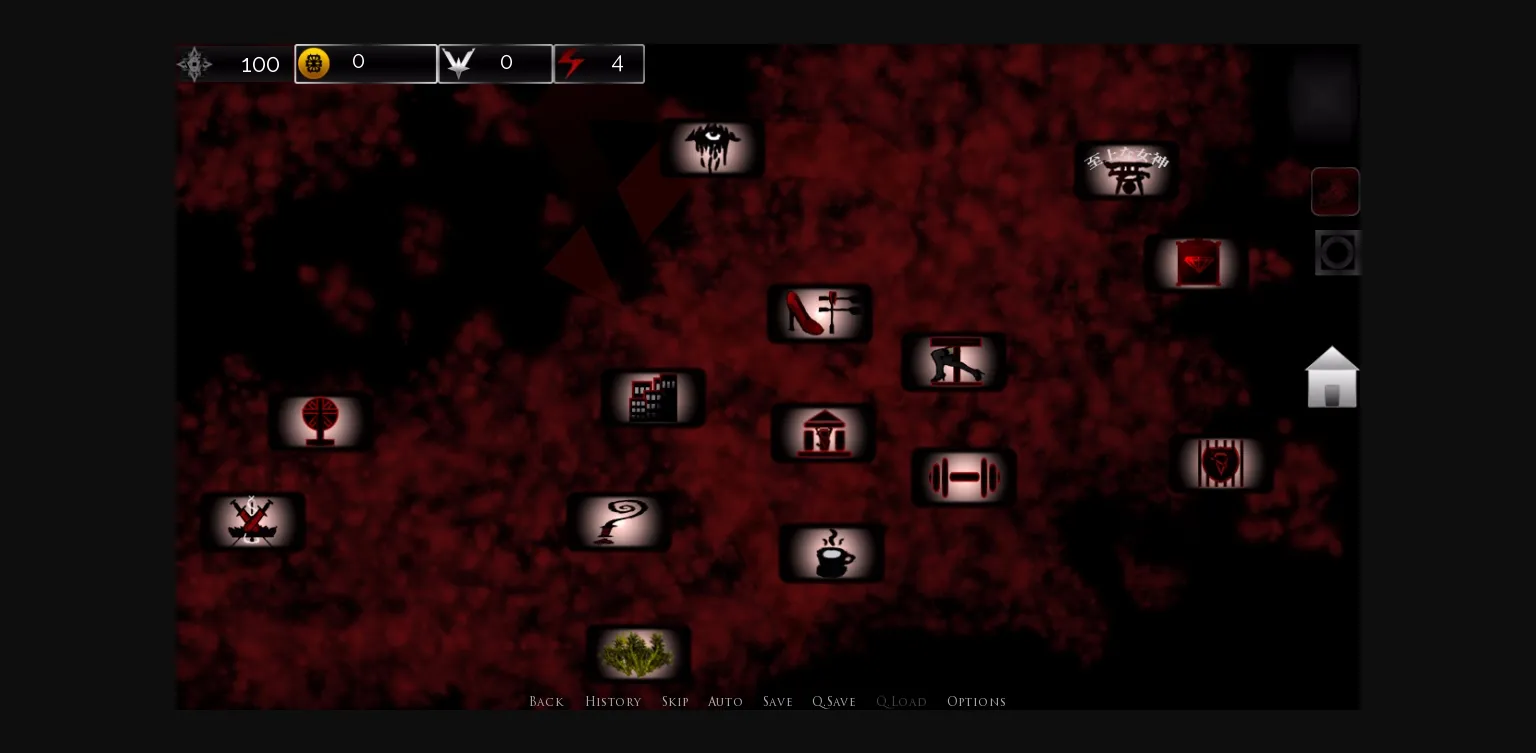This screenshot has width=1536, height=753.
Task: Click the red scene thumbnail in the sidebar
Action: [1336, 191]
